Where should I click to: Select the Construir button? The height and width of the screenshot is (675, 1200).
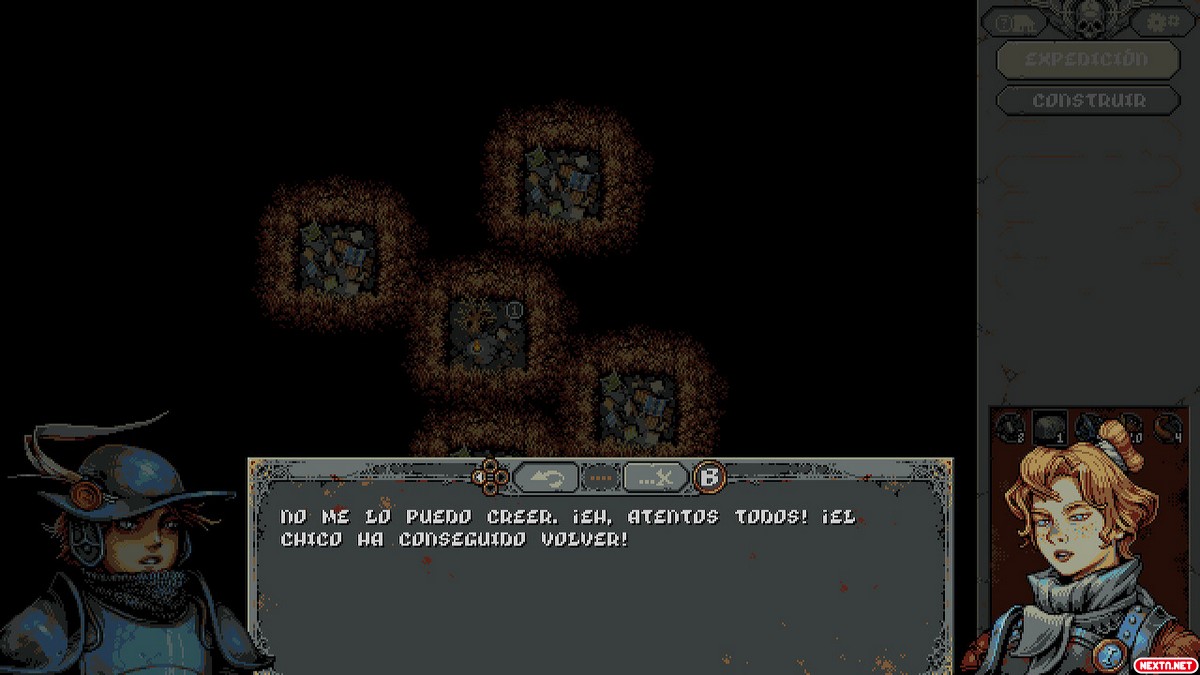(x=1088, y=100)
